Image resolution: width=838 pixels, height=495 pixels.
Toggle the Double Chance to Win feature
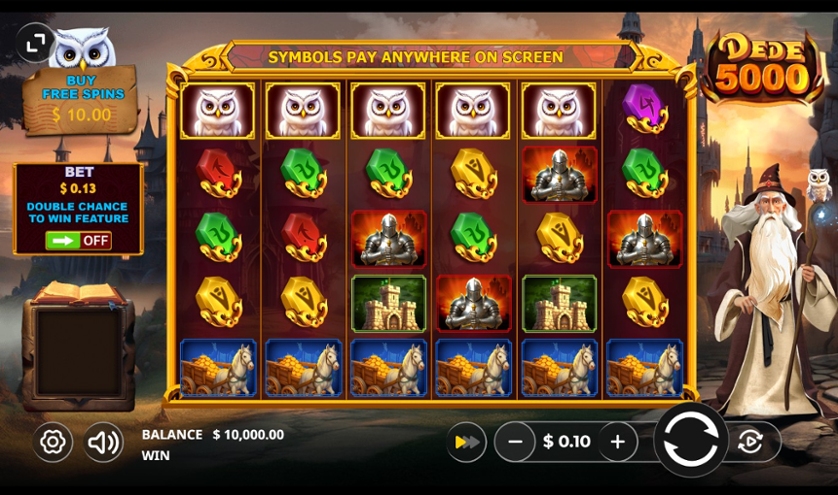(x=78, y=240)
